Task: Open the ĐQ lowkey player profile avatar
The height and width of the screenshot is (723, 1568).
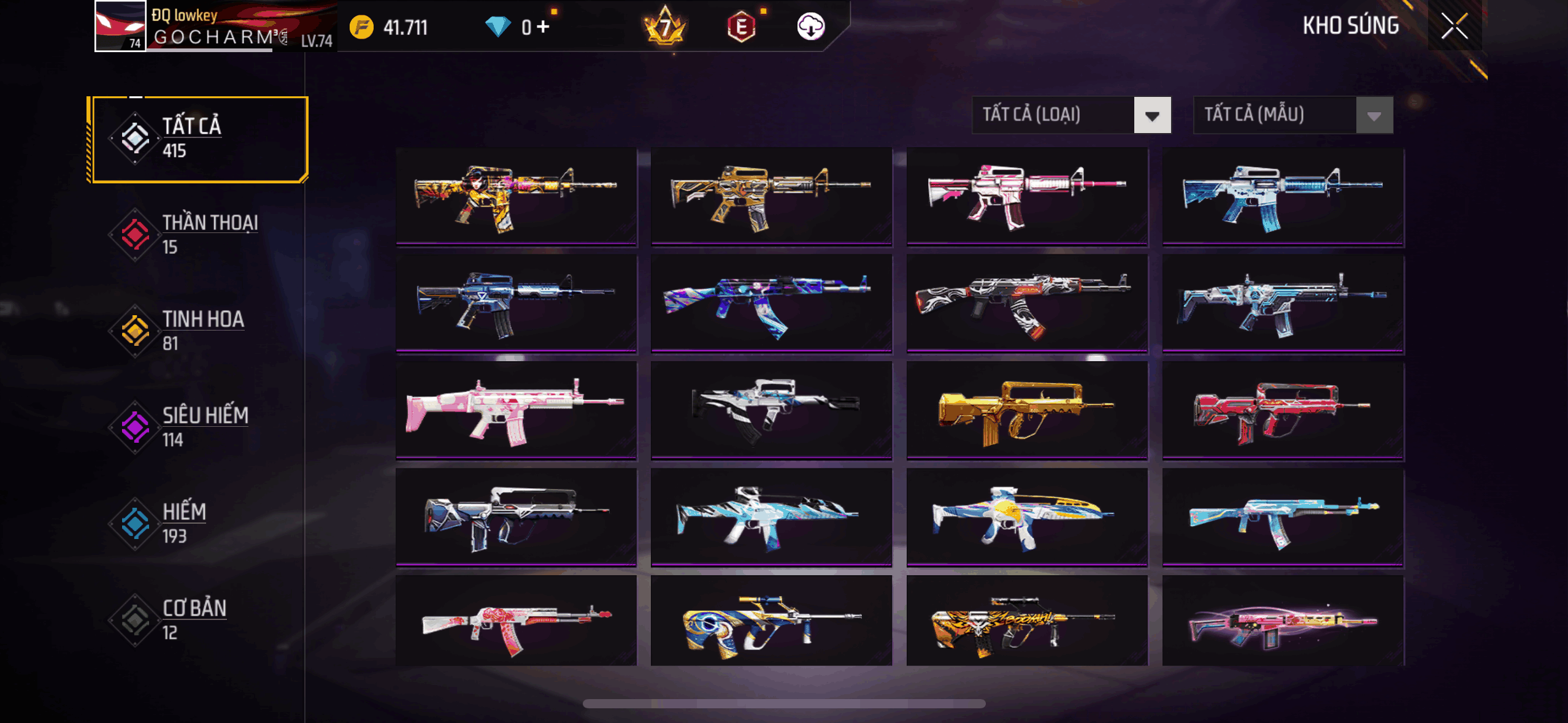Action: 120,26
